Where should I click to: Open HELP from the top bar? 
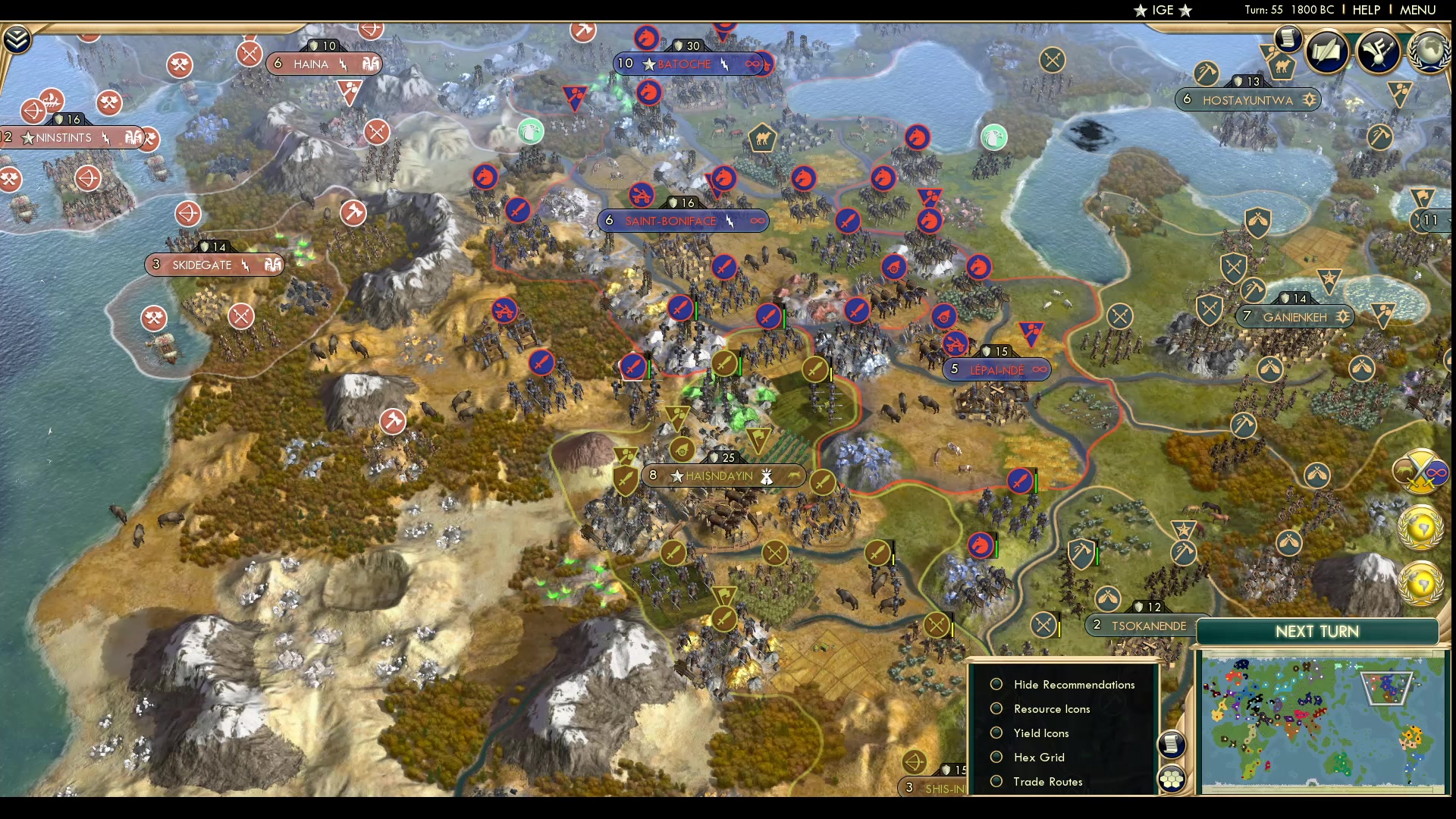pos(1365,9)
